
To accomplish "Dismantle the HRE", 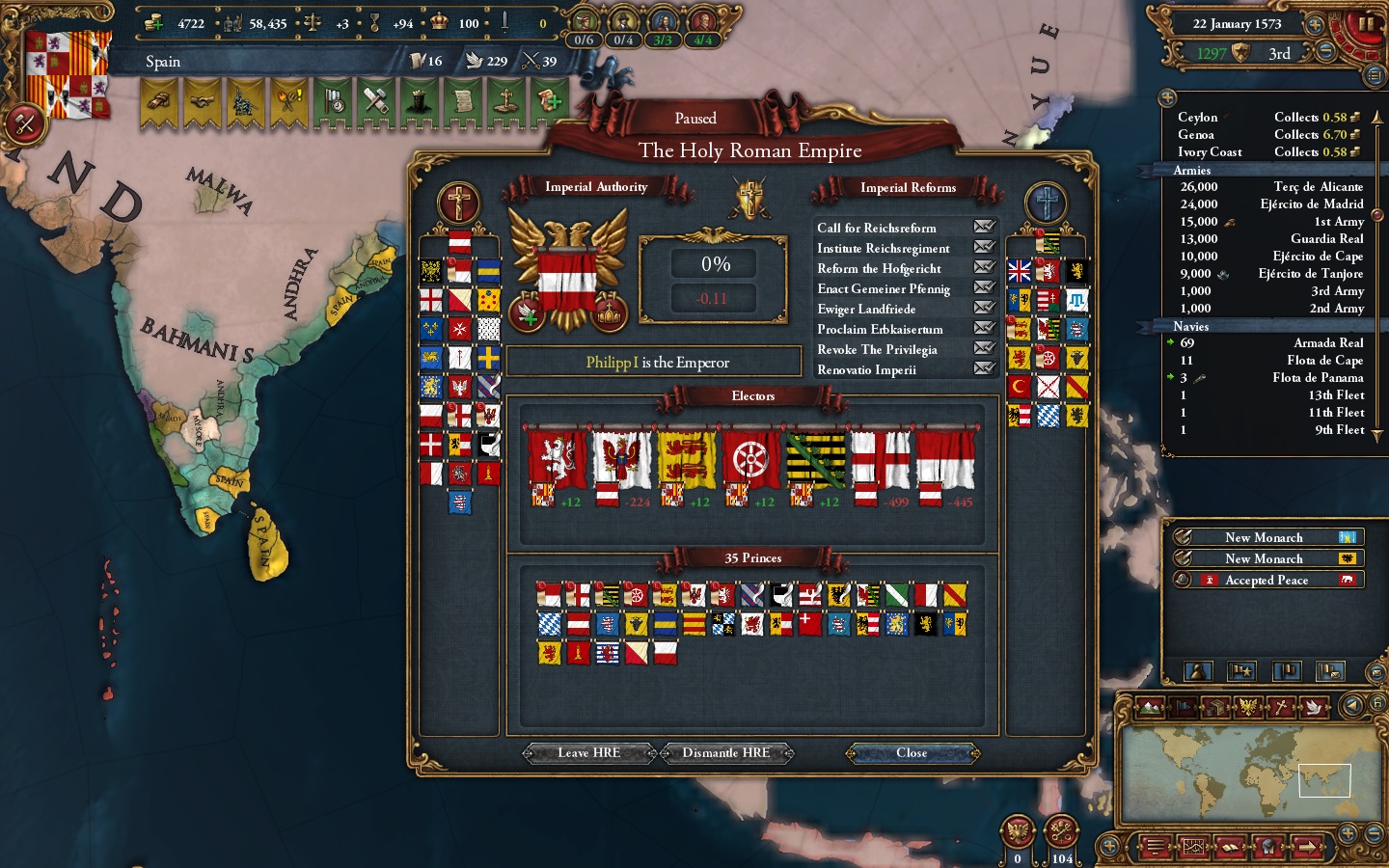I will point(725,753).
